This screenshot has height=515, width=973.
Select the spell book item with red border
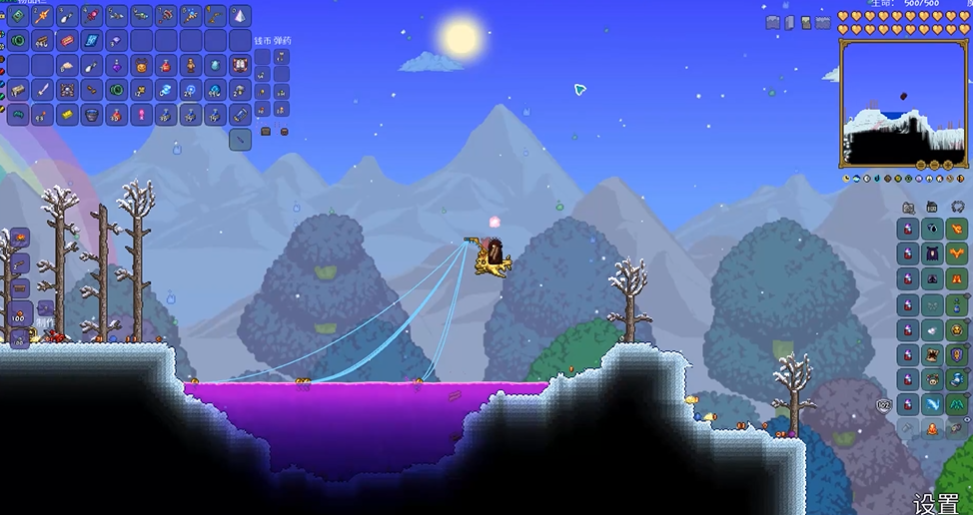pyautogui.click(x=240, y=66)
